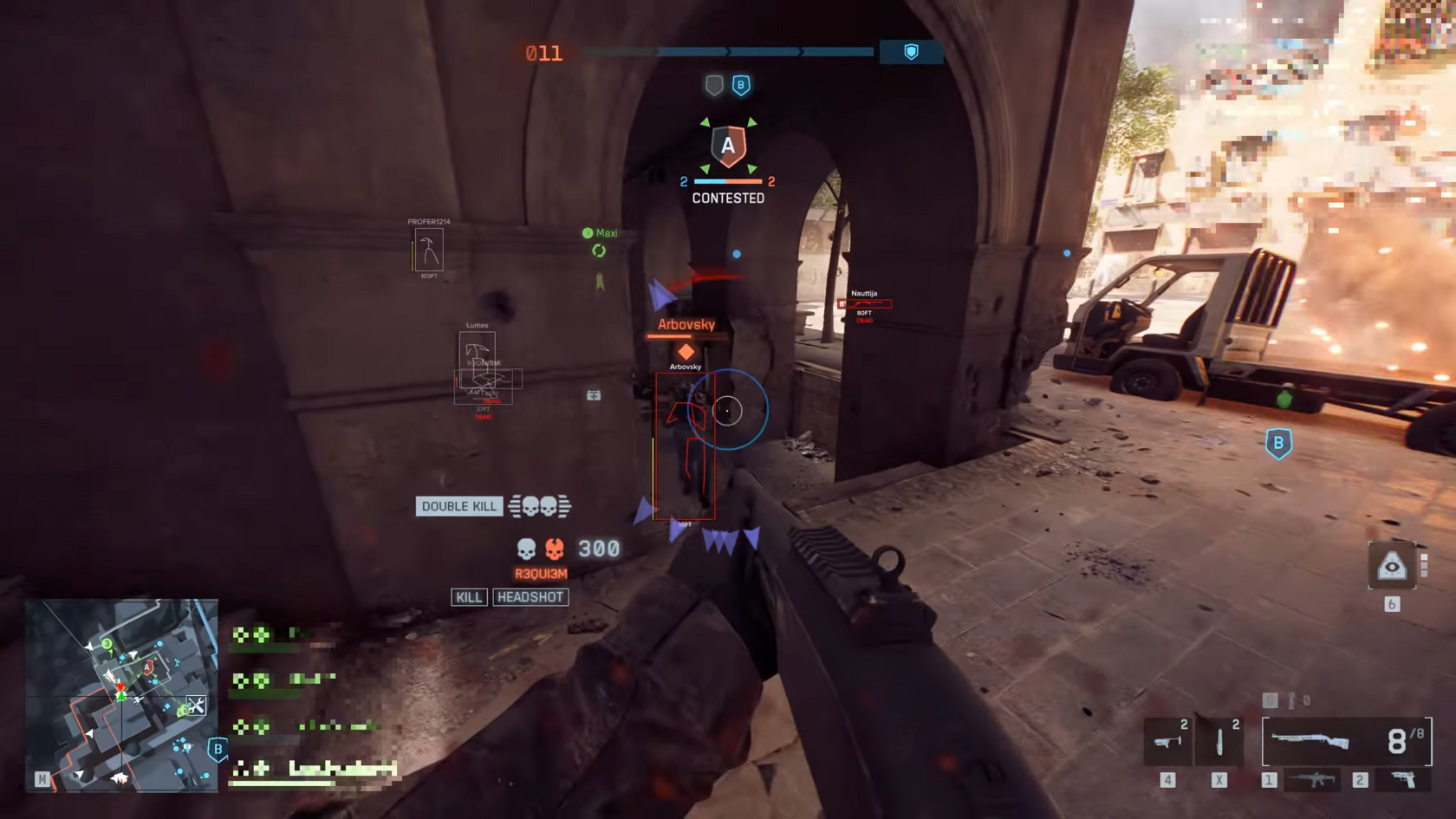Toggle the blue B marker next to the grey shield
Image resolution: width=1456 pixels, height=819 pixels.
point(739,84)
